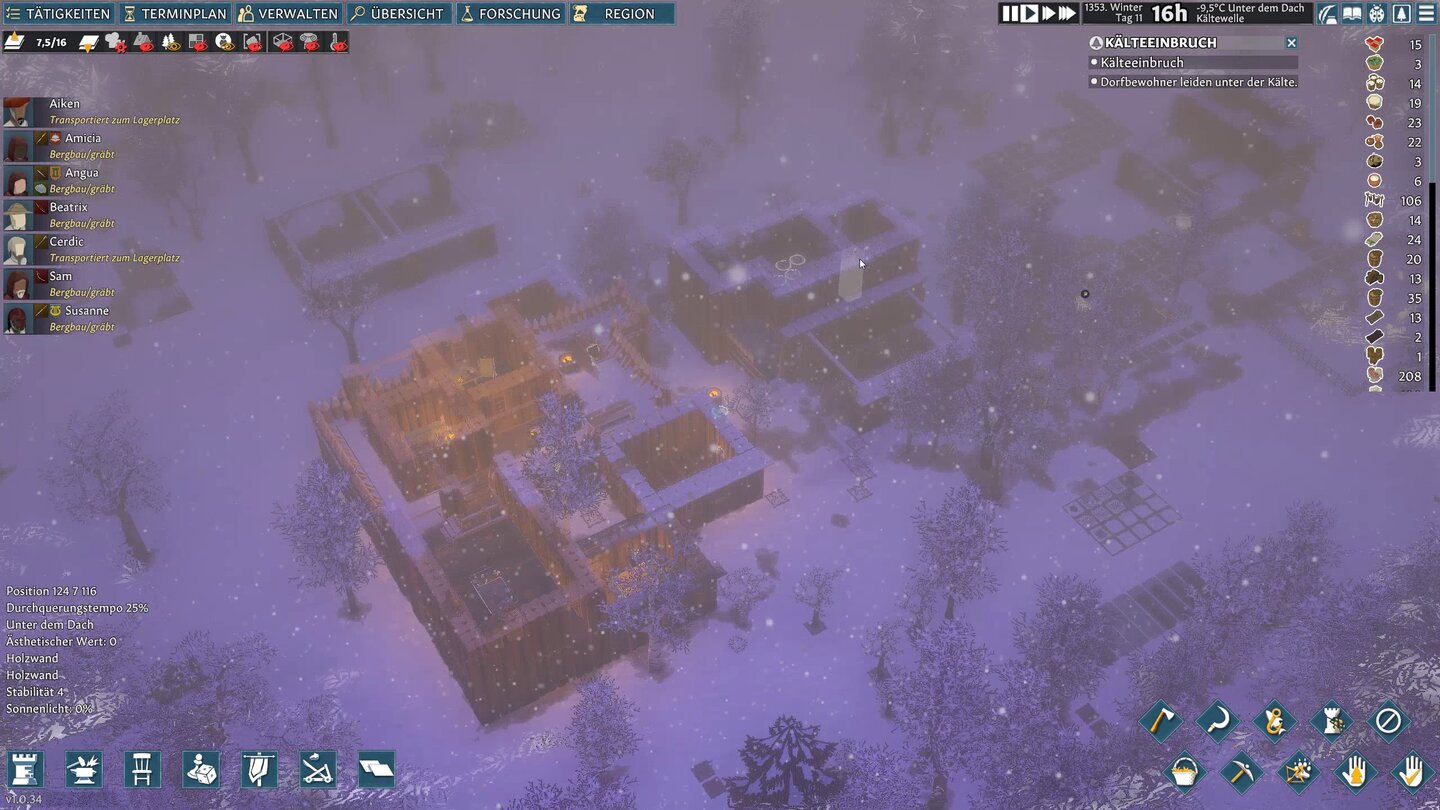Choose the pickaxe mining order
Image resolution: width=1440 pixels, height=810 pixels.
1241,771
